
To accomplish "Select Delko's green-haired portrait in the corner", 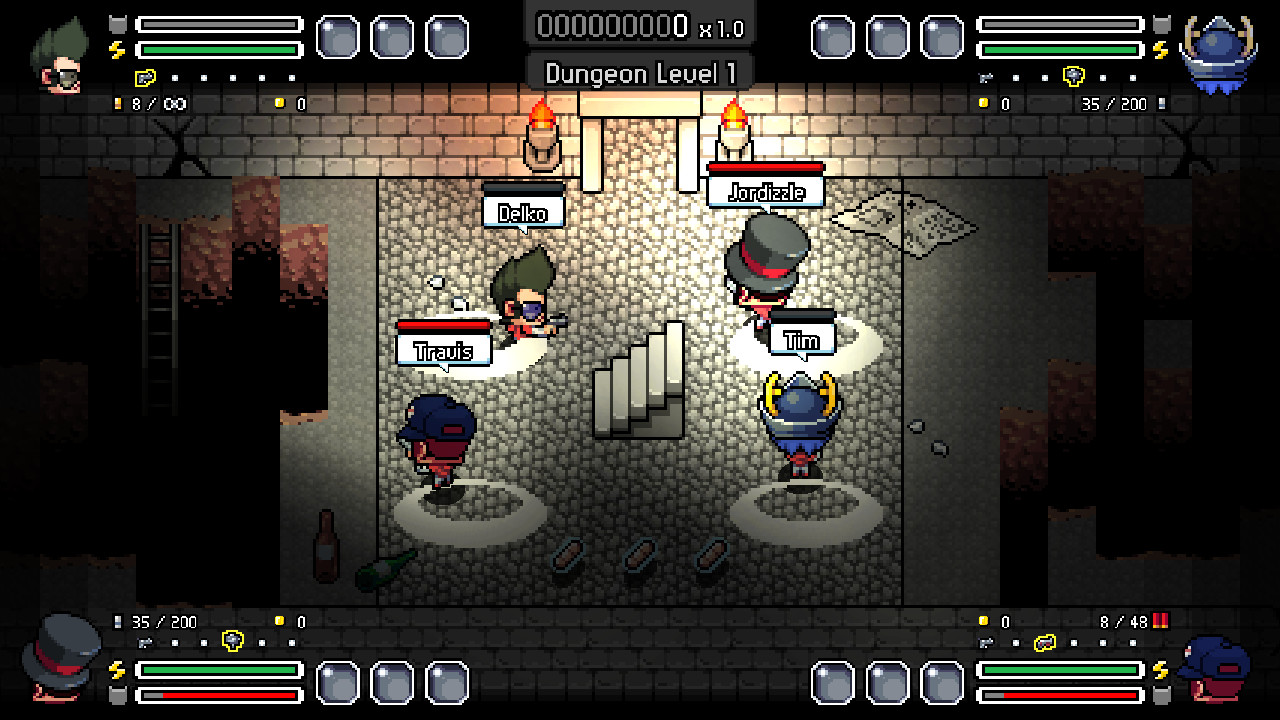I will (60, 55).
